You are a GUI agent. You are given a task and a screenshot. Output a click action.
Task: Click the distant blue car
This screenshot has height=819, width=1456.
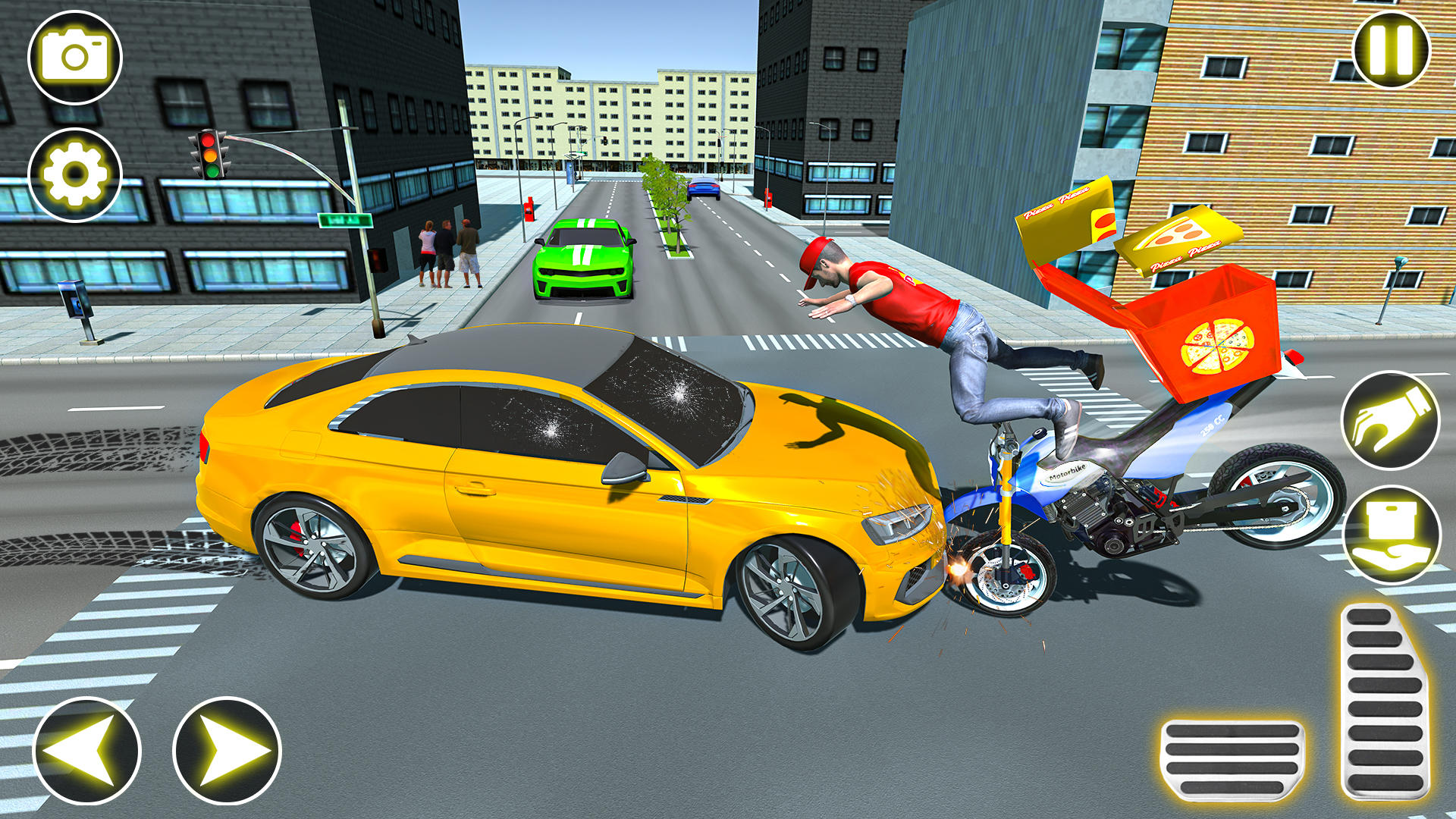click(x=704, y=190)
